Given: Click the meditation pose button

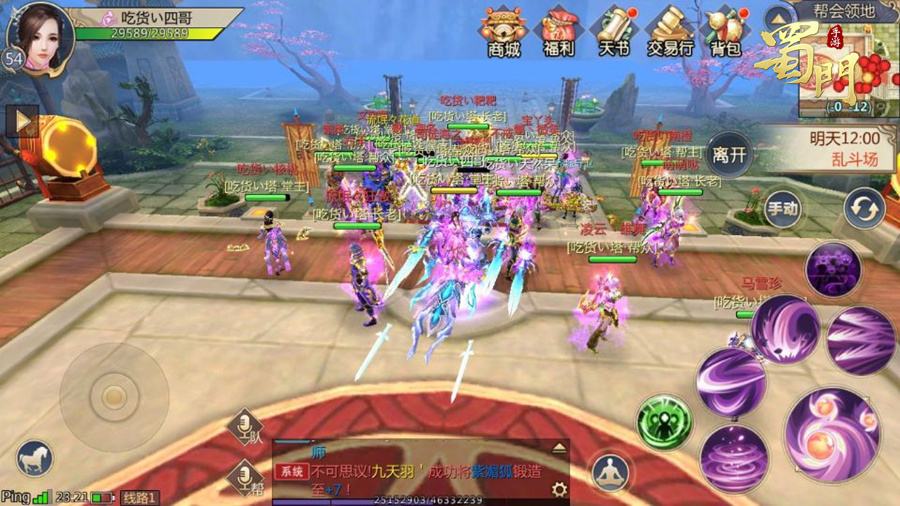Looking at the screenshot, I should pos(609,472).
